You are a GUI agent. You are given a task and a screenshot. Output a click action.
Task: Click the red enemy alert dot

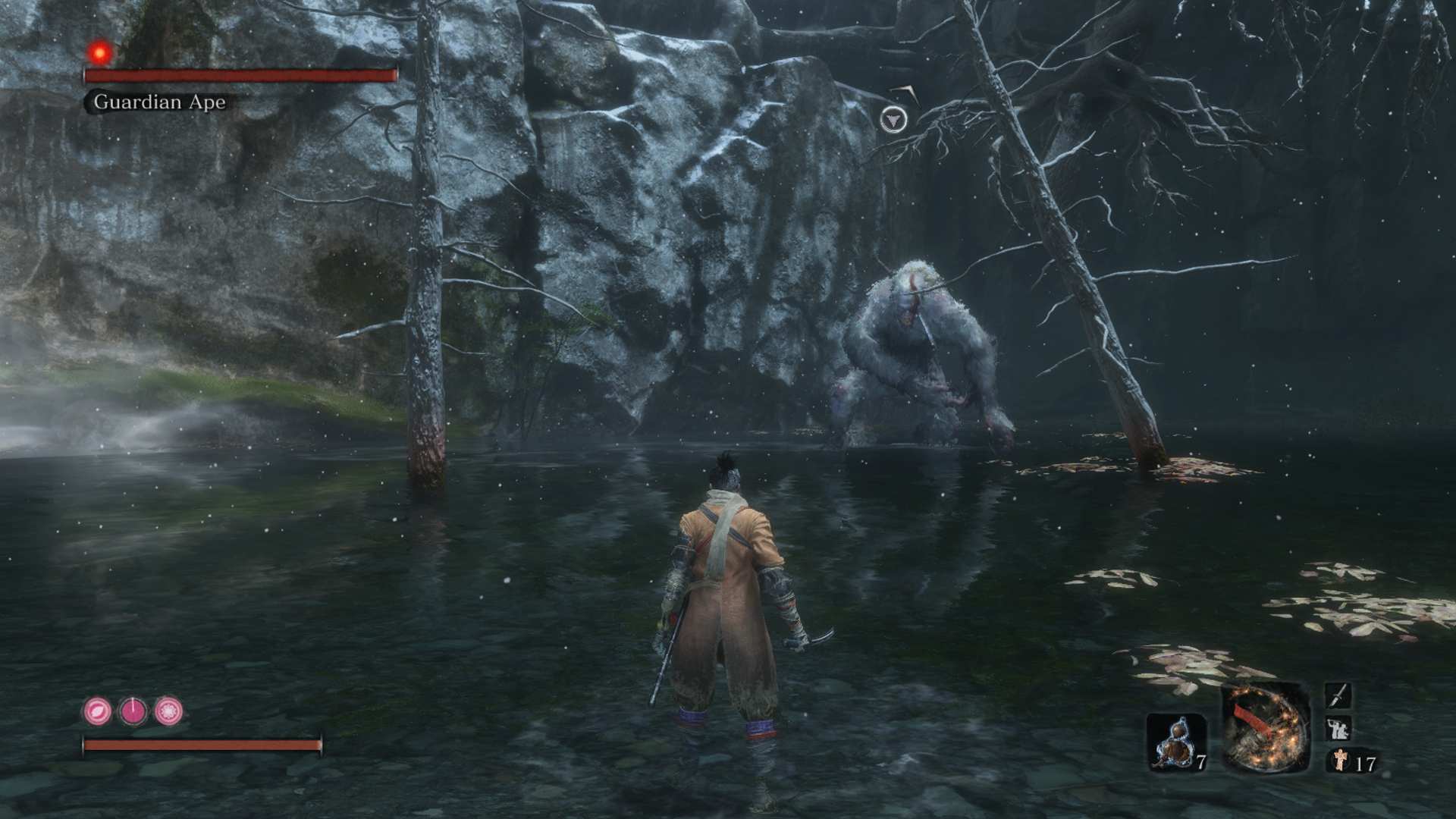pos(98,51)
